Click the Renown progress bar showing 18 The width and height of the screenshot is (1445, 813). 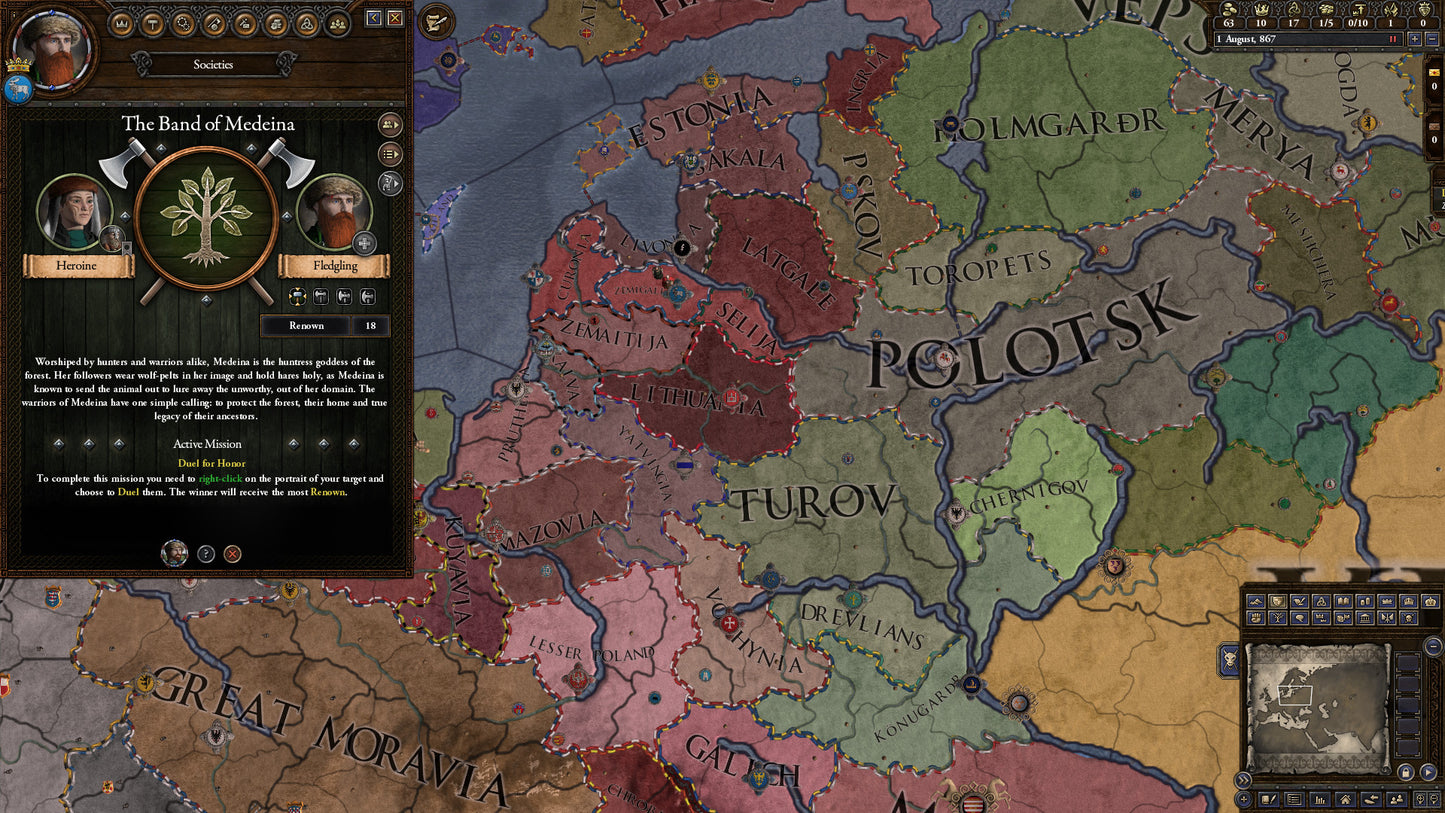[x=307, y=325]
